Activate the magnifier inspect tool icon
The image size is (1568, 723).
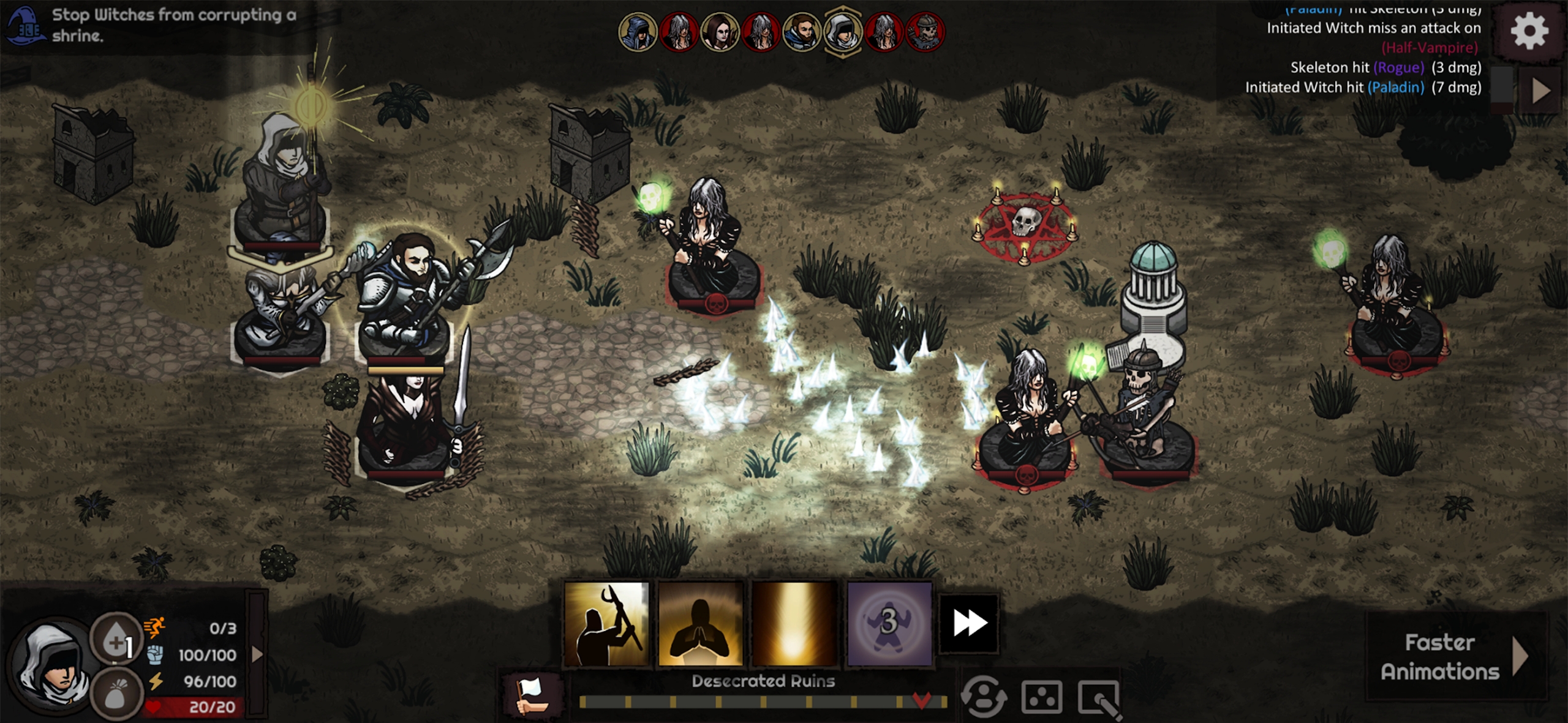[1099, 698]
